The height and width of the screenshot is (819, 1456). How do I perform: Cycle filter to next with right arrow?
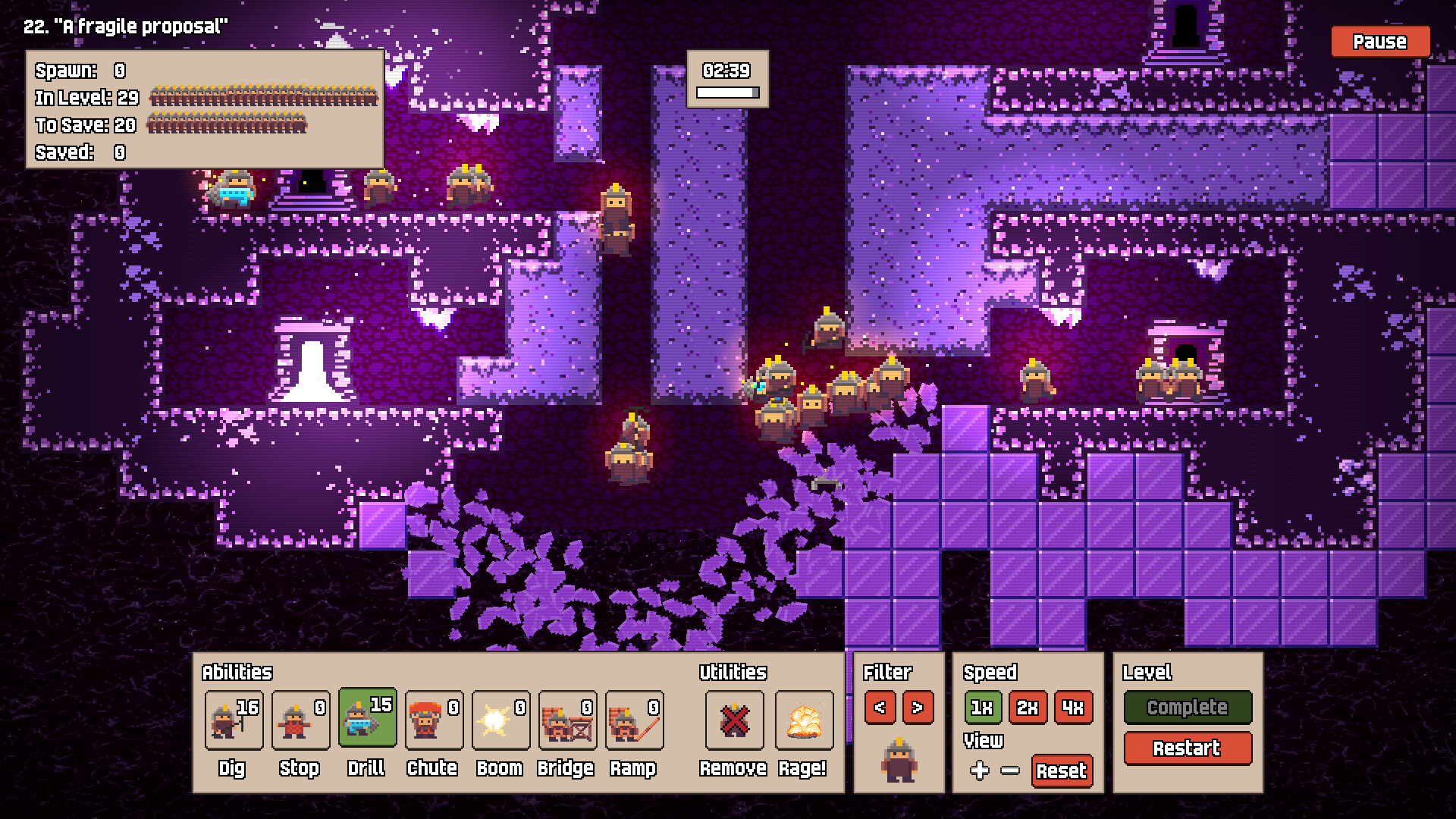click(x=918, y=708)
